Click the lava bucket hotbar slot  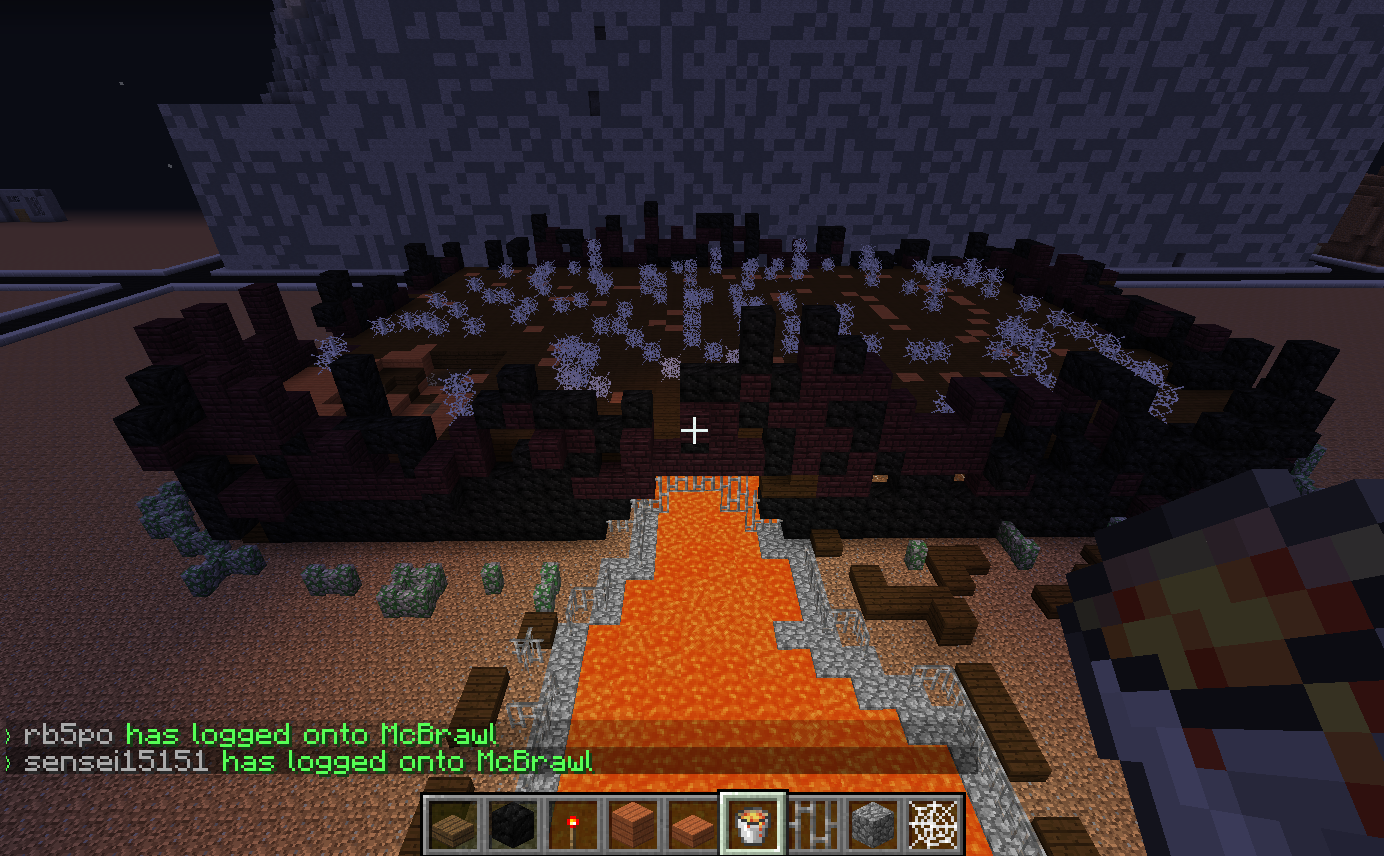click(753, 824)
